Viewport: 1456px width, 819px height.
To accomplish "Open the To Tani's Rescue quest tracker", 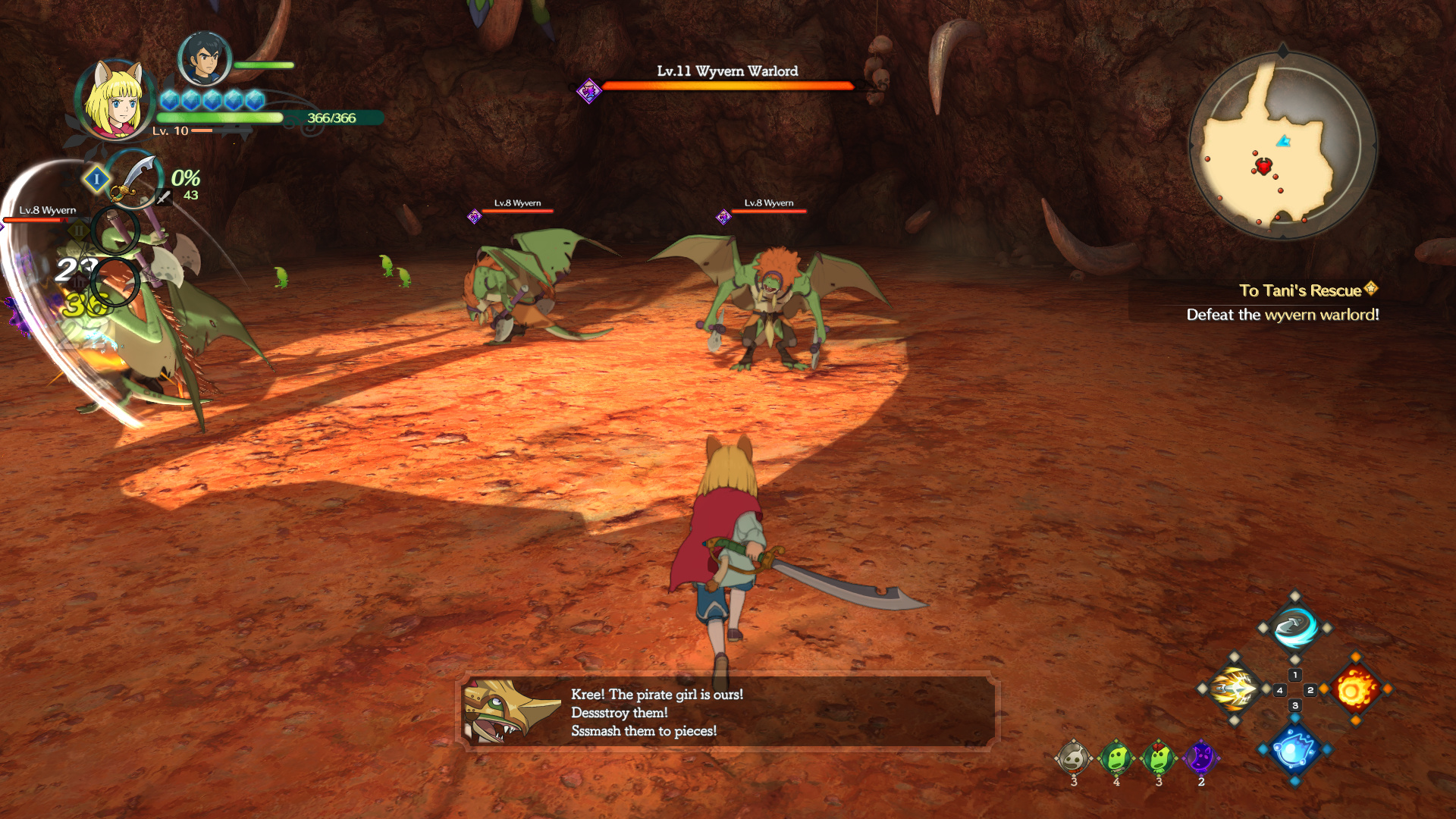I will [1300, 290].
